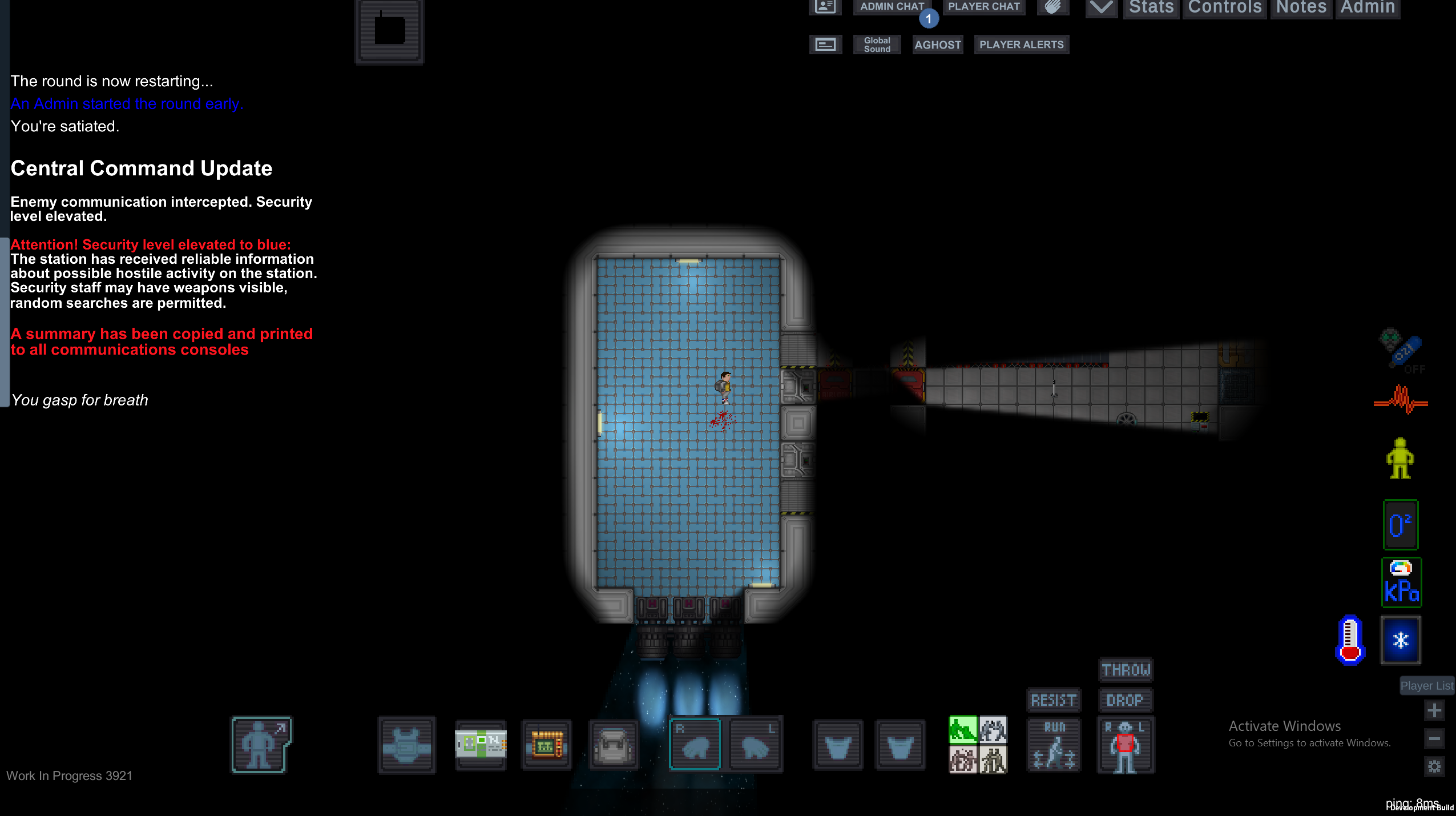Click the kPa pressure alert indicator

(x=1401, y=583)
